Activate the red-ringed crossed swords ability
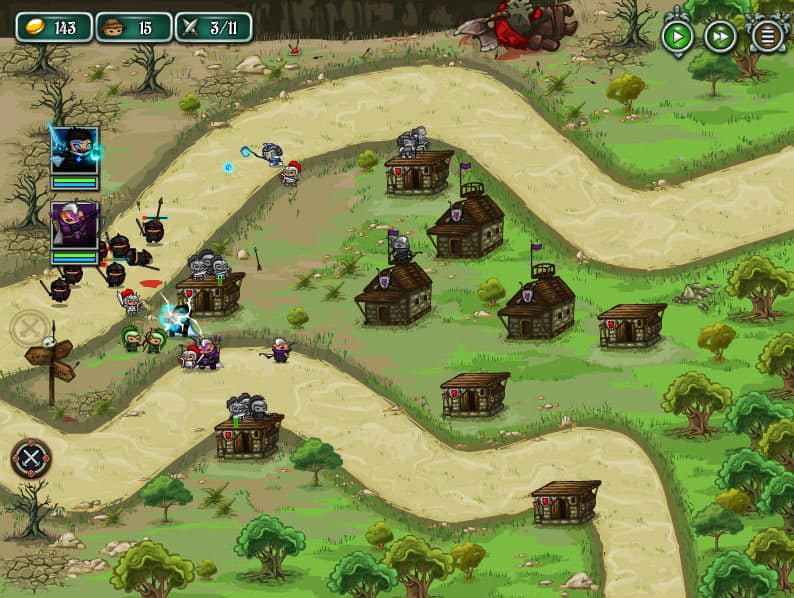 tap(31, 458)
